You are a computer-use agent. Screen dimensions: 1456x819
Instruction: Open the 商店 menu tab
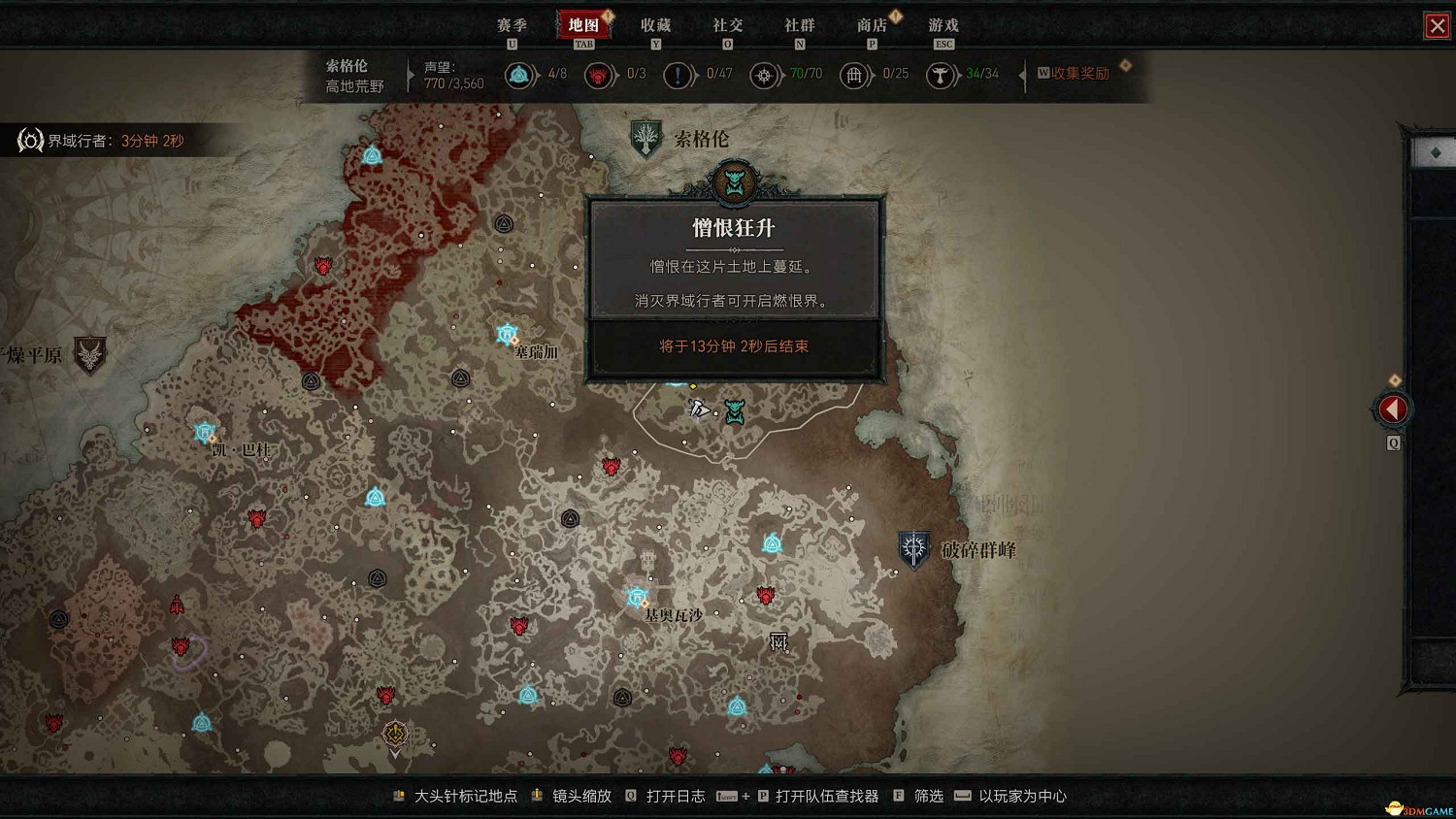tap(872, 25)
